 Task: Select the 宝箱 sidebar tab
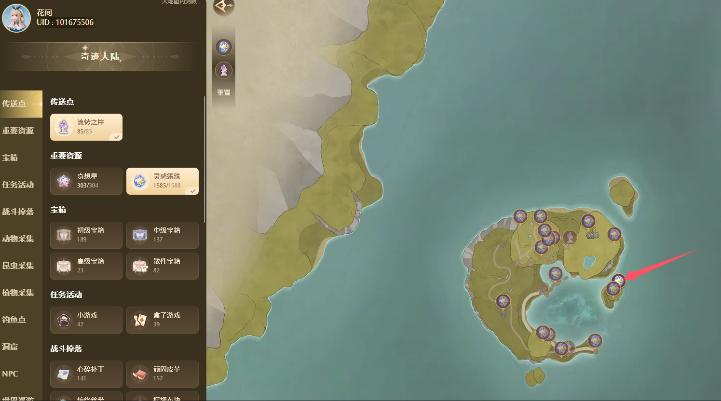tap(12, 157)
